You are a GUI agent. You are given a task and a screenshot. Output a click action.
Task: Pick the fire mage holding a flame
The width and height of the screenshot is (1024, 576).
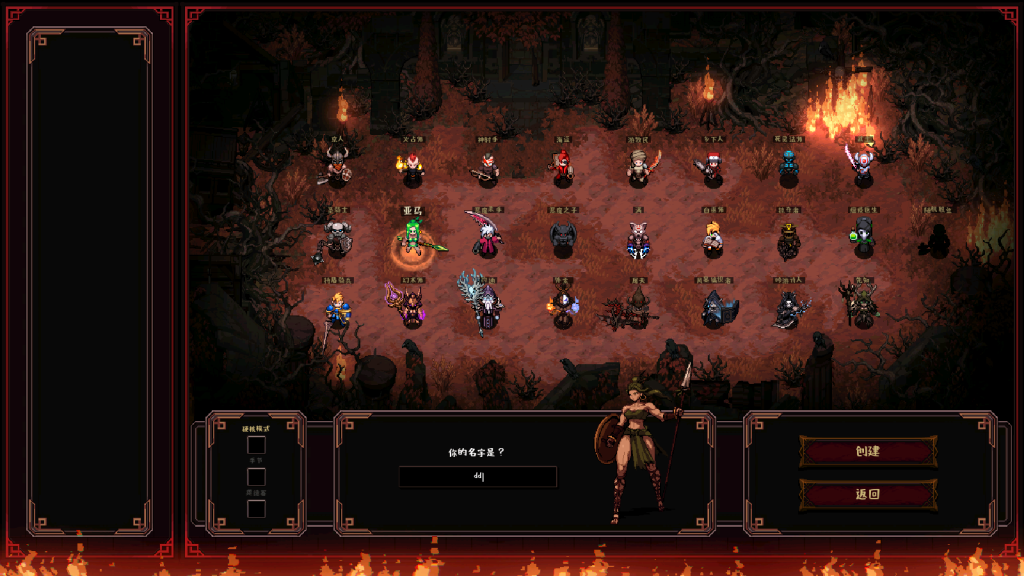coord(412,166)
